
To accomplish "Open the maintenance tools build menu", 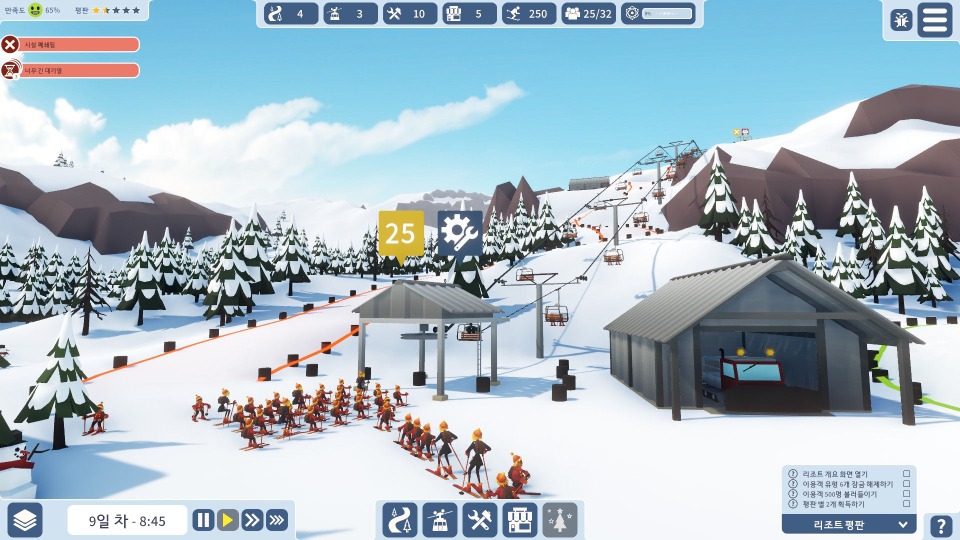I will click(480, 520).
